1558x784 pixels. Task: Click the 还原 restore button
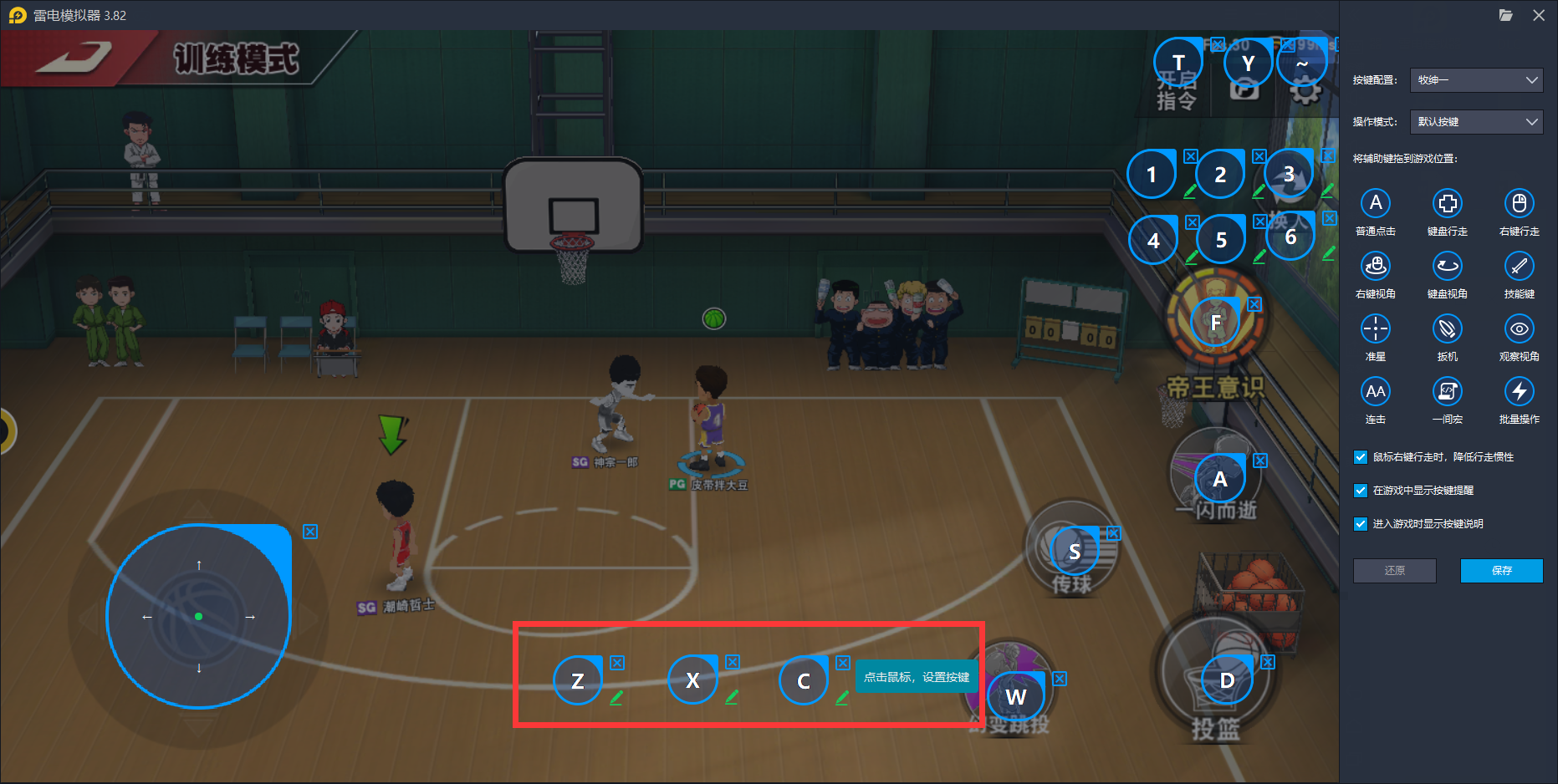[1394, 570]
